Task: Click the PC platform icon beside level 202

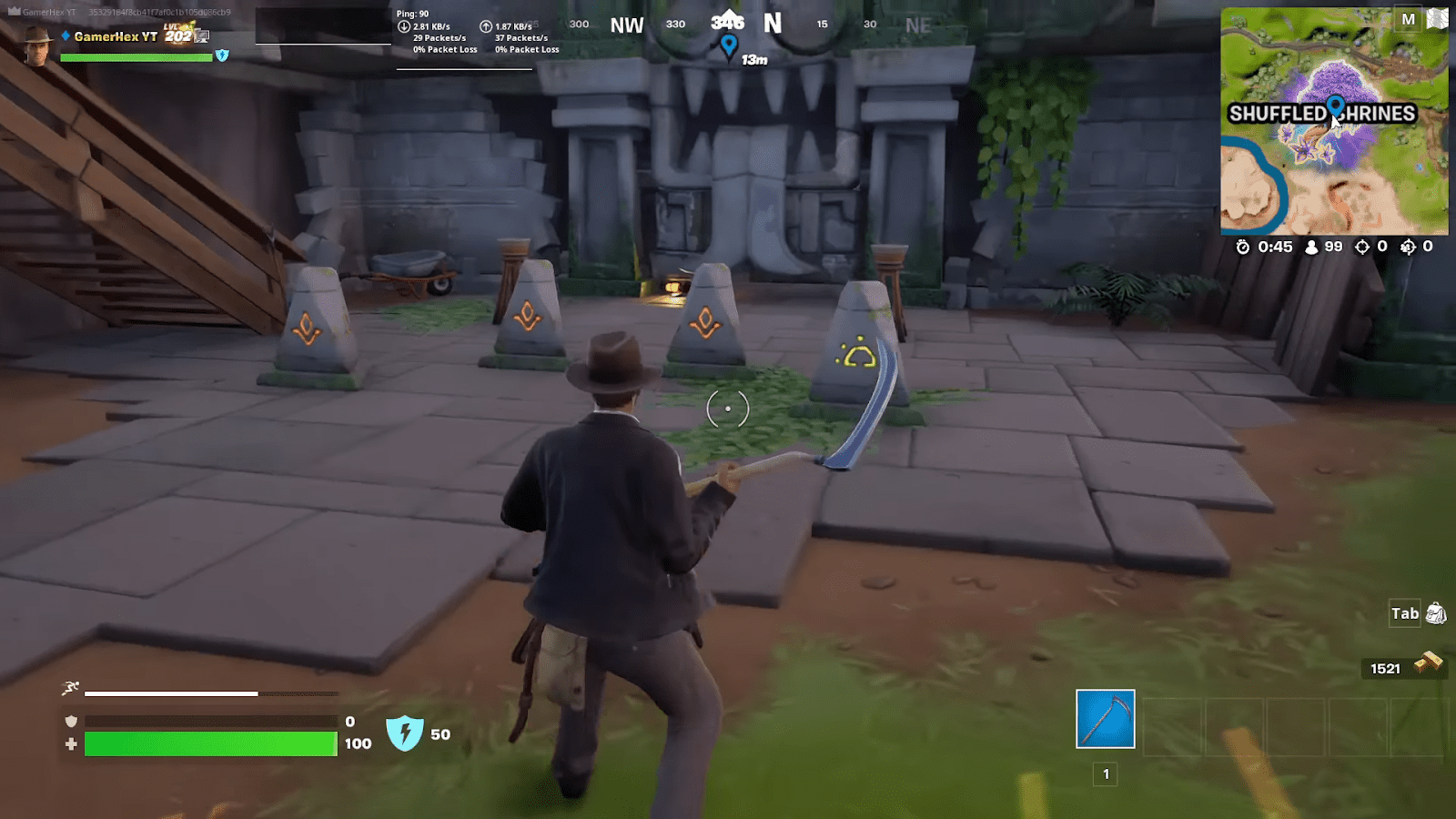Action: (x=202, y=36)
